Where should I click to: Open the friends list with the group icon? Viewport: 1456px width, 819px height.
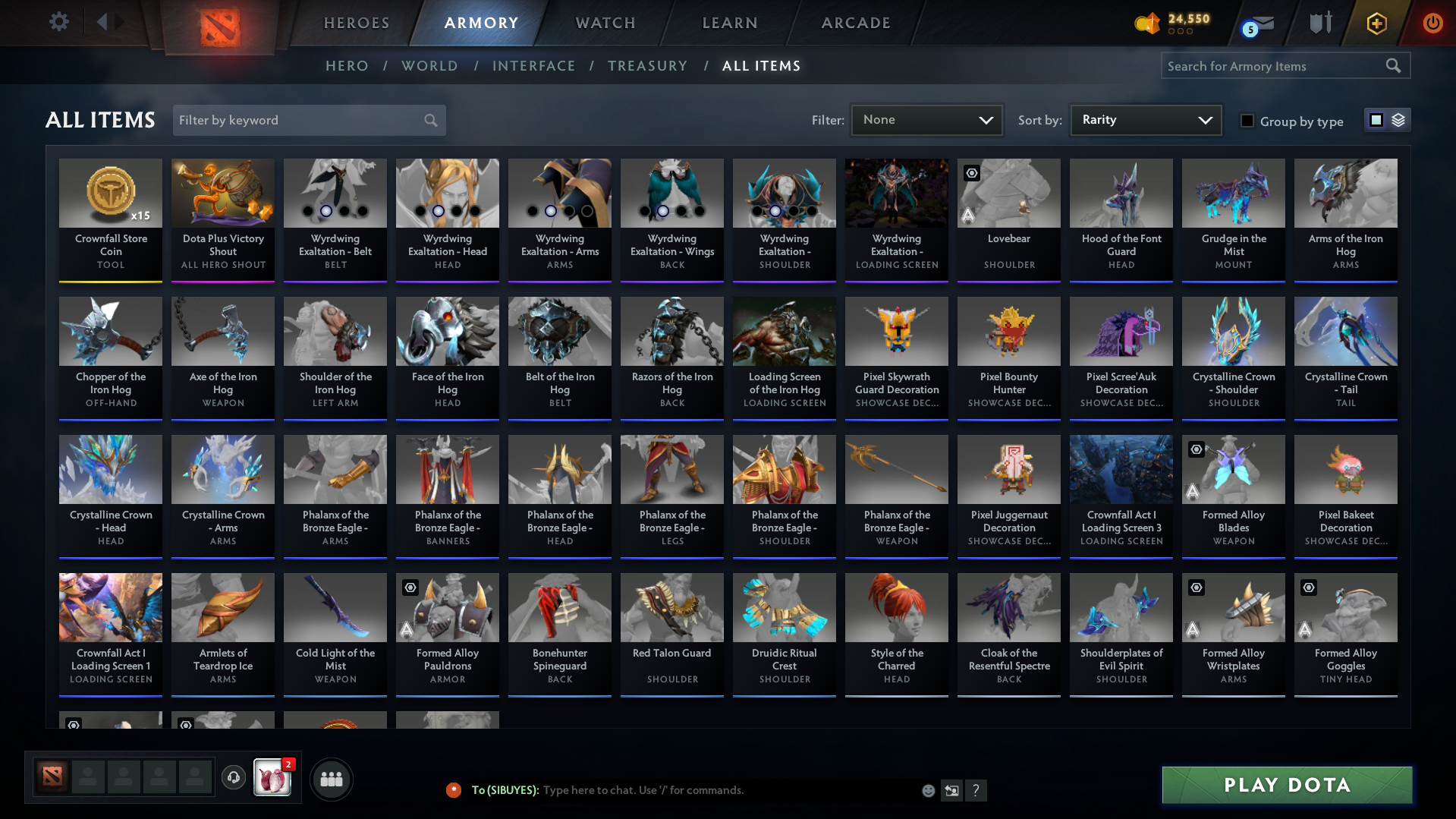(331, 778)
